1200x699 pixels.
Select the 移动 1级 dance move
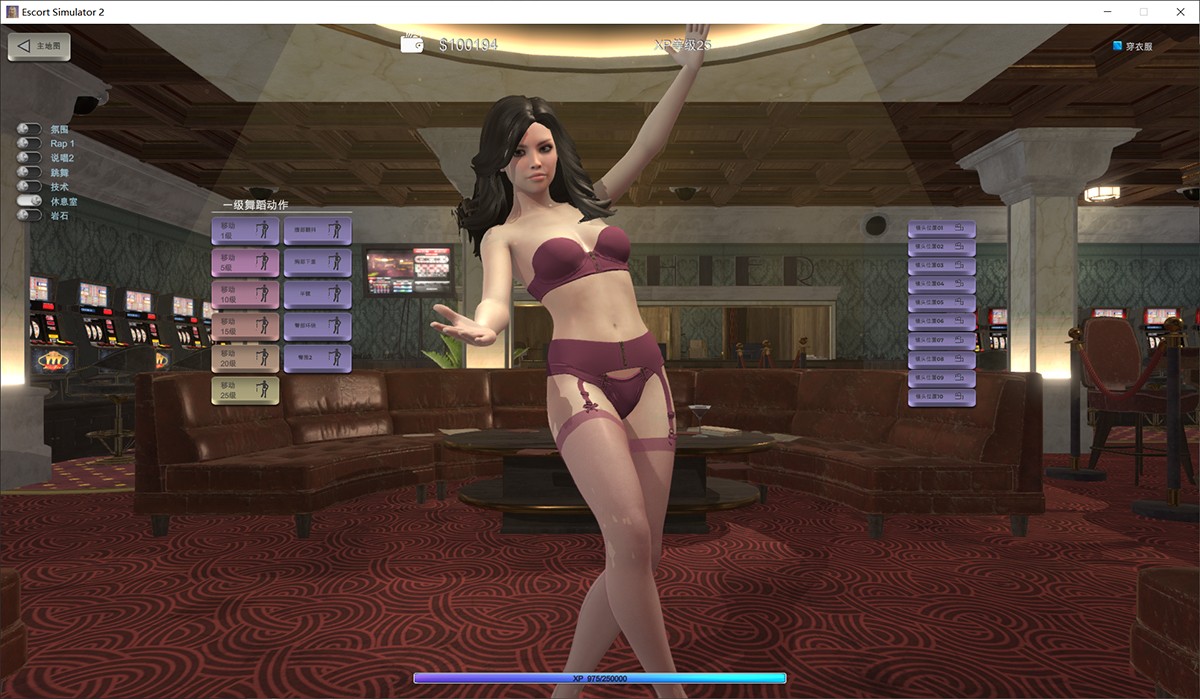tap(245, 231)
